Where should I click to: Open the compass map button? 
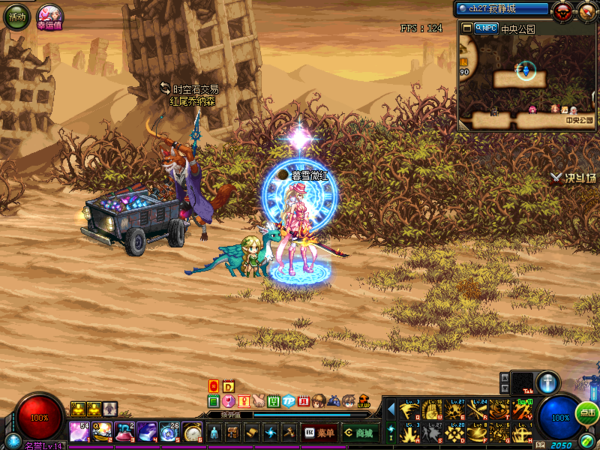click(x=587, y=11)
